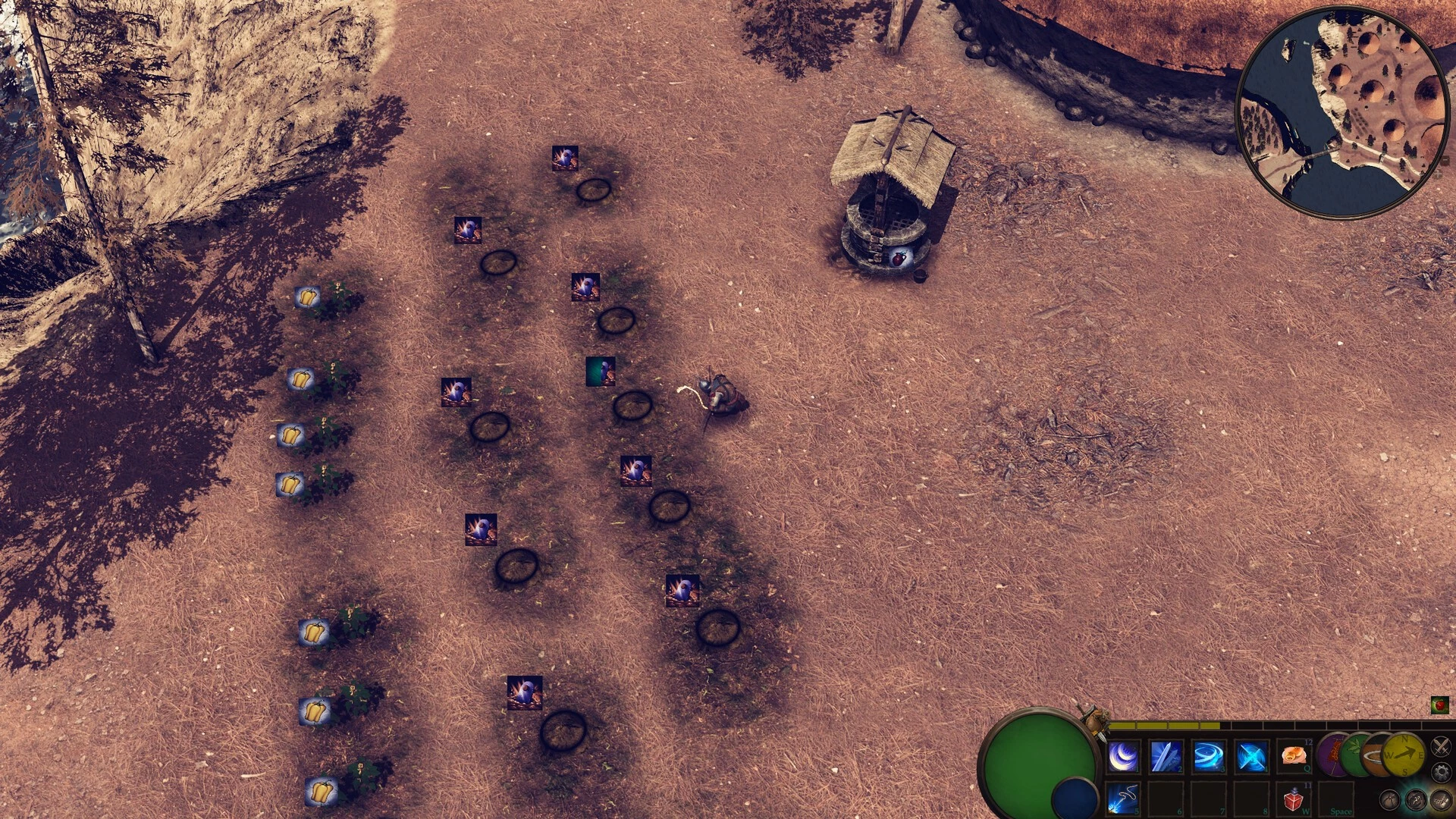The image size is (1456, 819).
Task: Activate the crescent moon slash ability
Action: (x=1123, y=757)
